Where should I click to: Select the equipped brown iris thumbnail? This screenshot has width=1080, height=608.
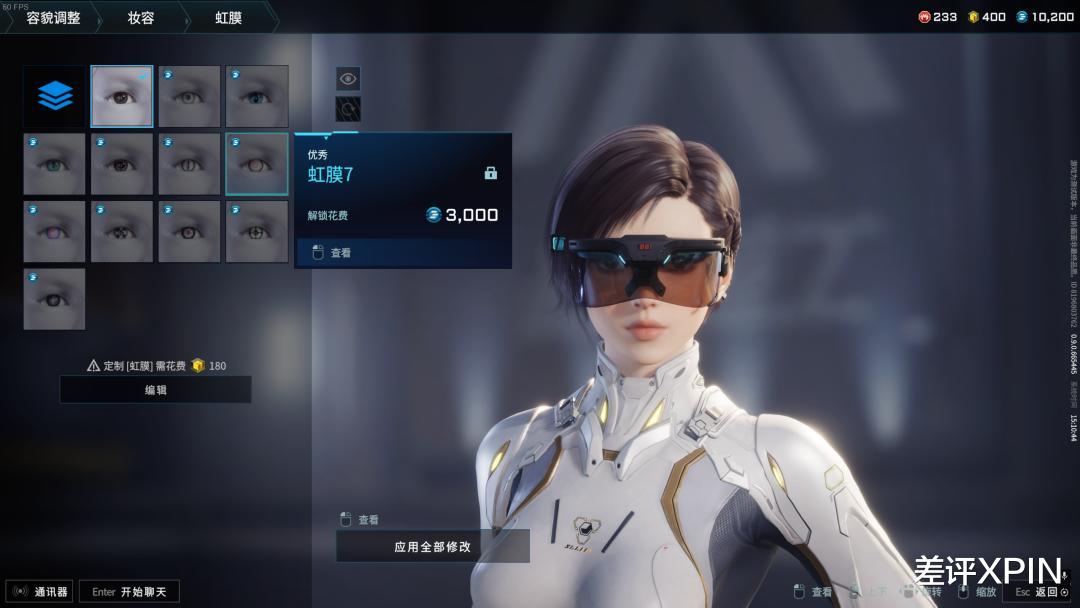[122, 97]
